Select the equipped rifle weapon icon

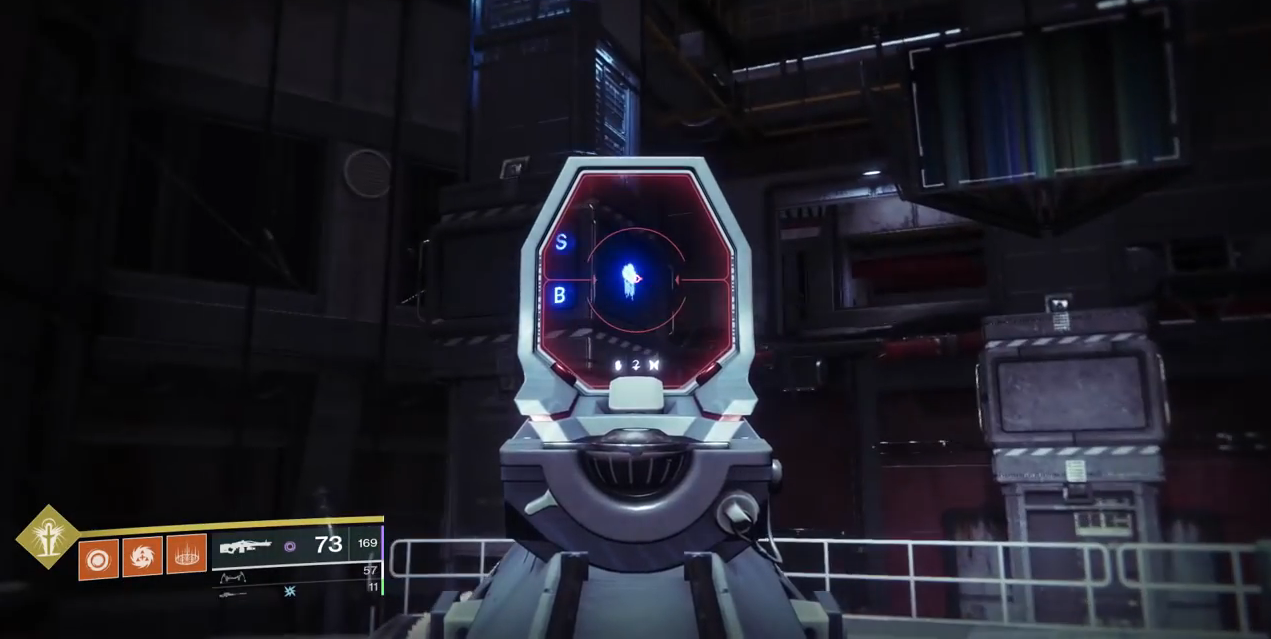[x=244, y=547]
